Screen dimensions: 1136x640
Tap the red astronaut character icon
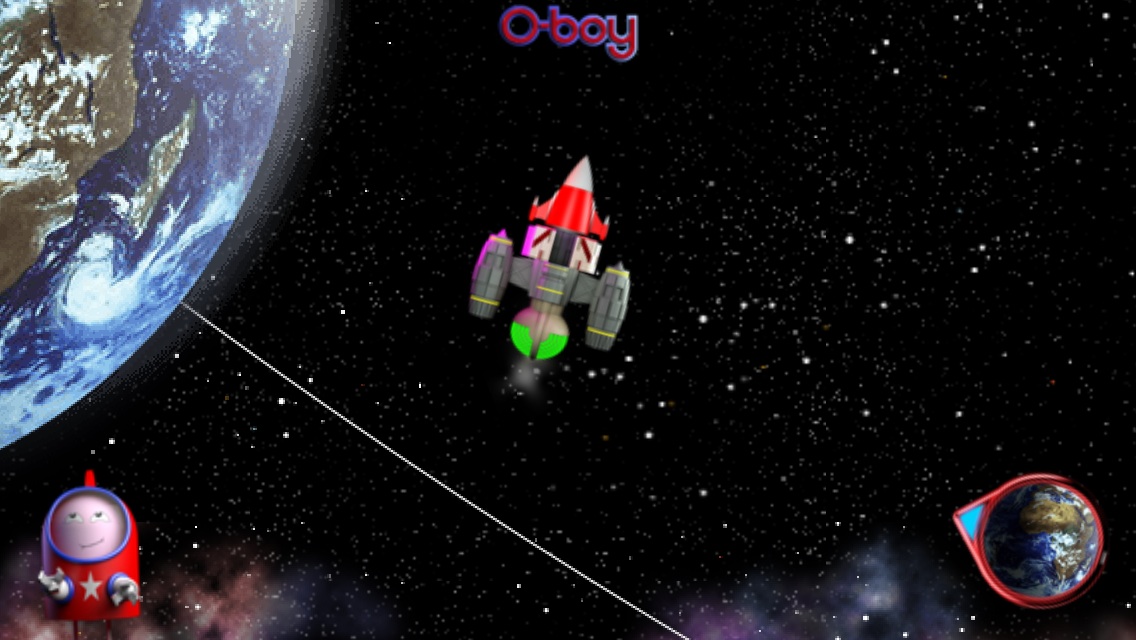90,550
